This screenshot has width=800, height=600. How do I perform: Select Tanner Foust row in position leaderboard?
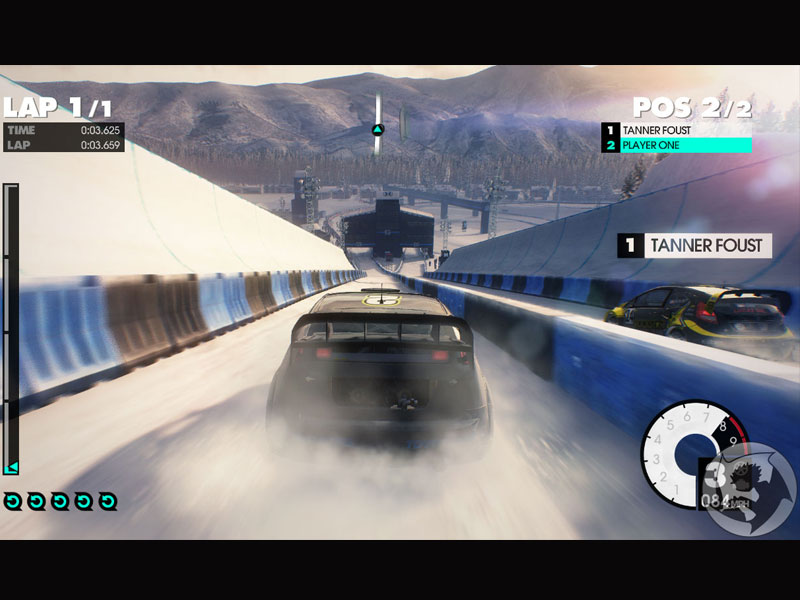(x=677, y=130)
